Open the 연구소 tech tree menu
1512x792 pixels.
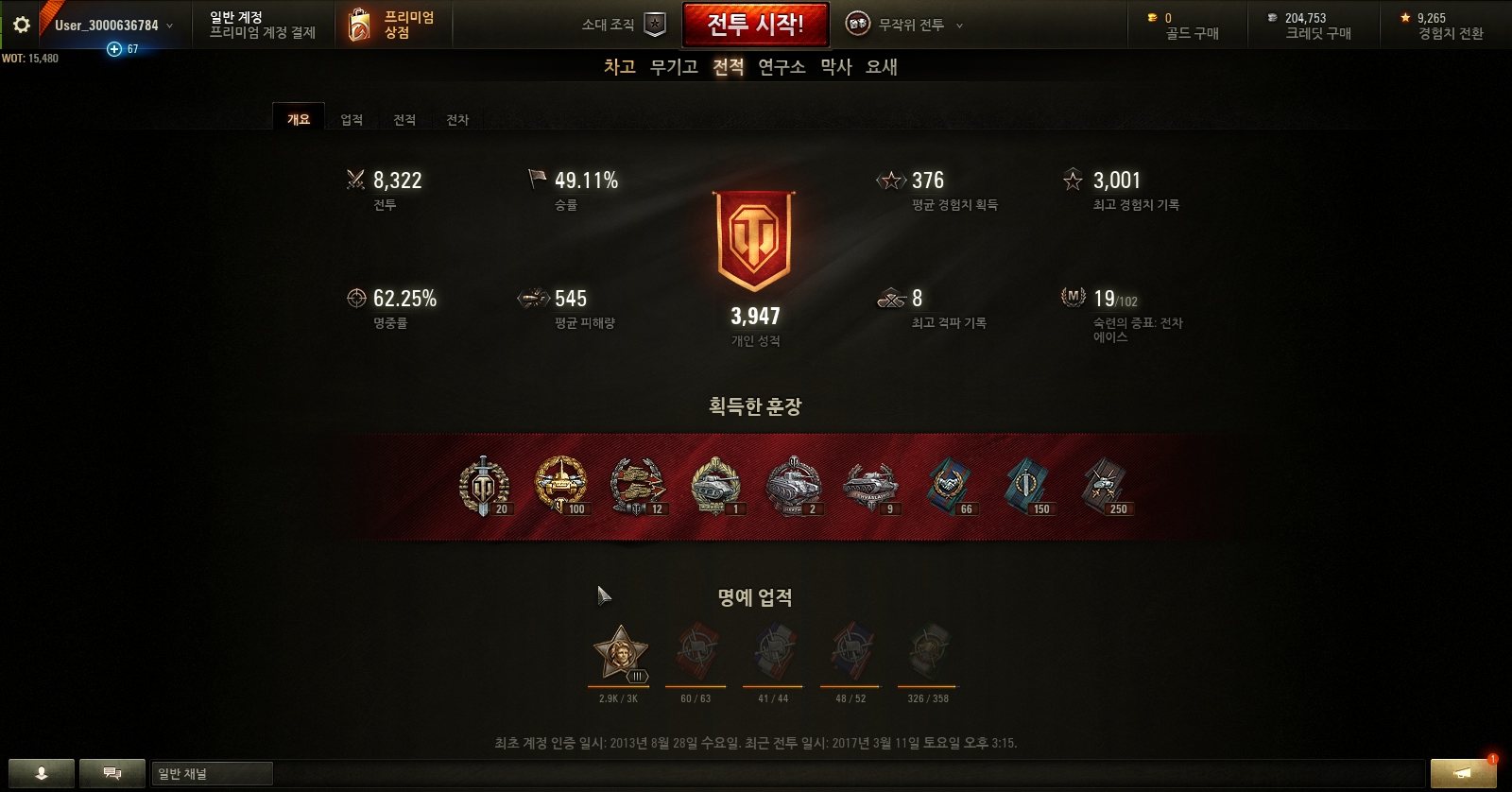(x=782, y=67)
